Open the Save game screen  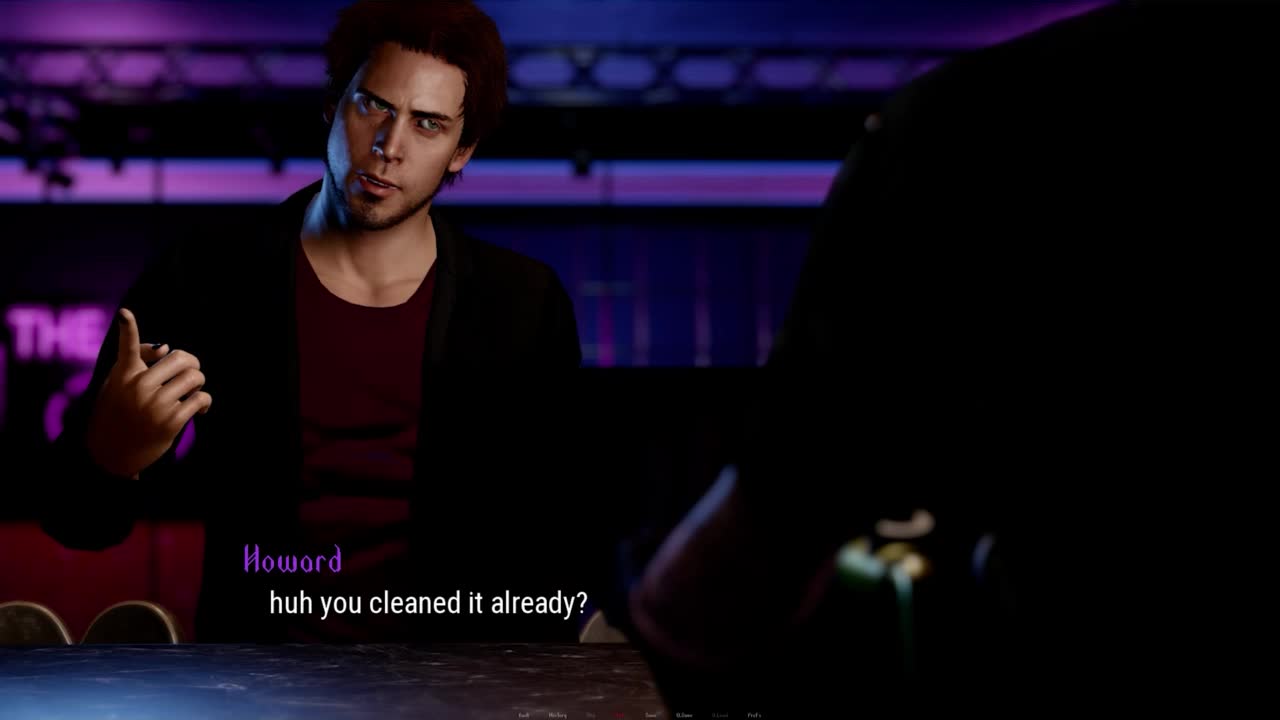651,715
